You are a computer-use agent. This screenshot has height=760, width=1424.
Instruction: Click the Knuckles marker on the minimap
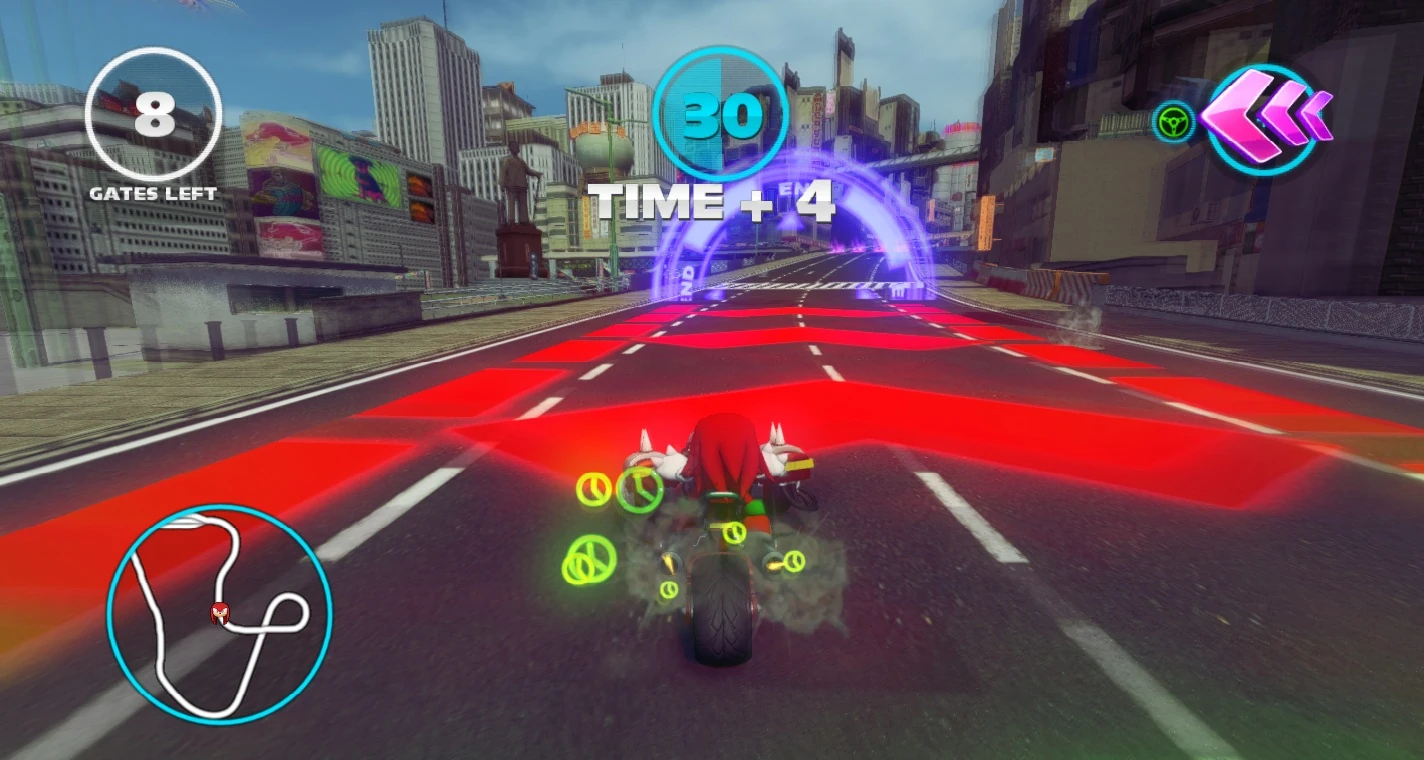point(220,612)
